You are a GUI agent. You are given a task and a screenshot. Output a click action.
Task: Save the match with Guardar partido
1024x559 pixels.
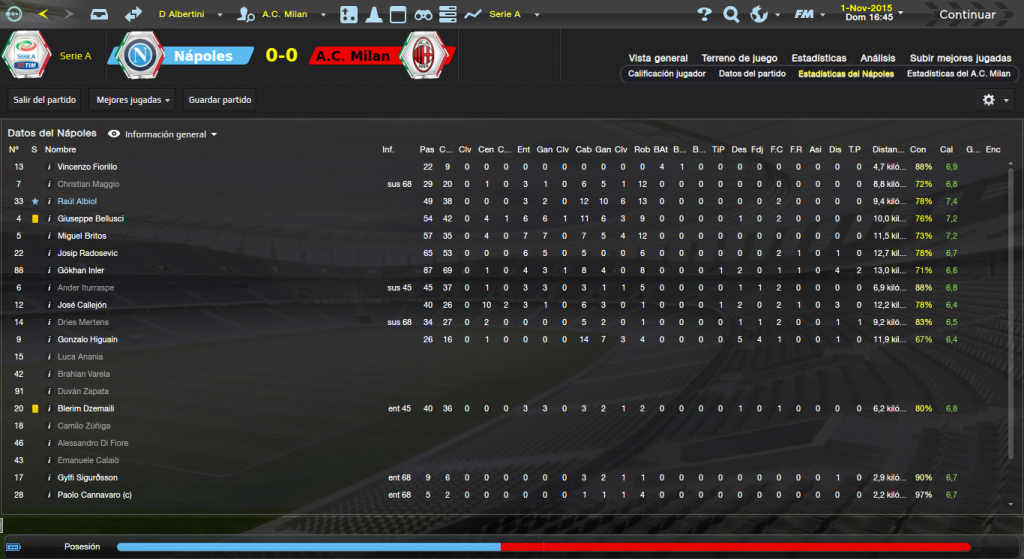pyautogui.click(x=220, y=100)
